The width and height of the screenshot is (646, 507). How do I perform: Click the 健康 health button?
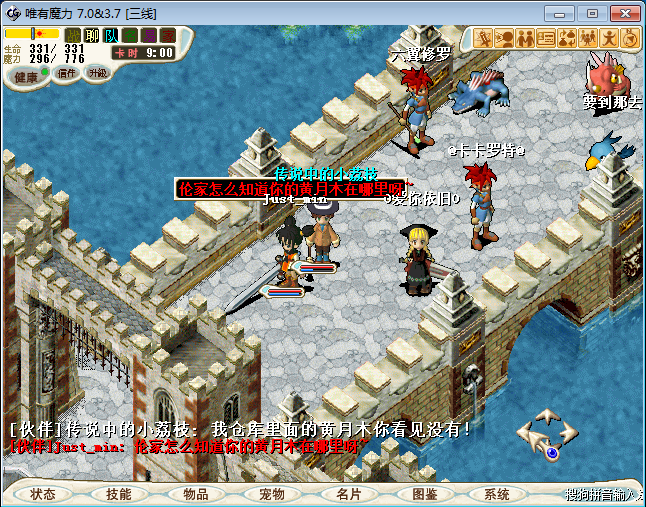[x=27, y=76]
